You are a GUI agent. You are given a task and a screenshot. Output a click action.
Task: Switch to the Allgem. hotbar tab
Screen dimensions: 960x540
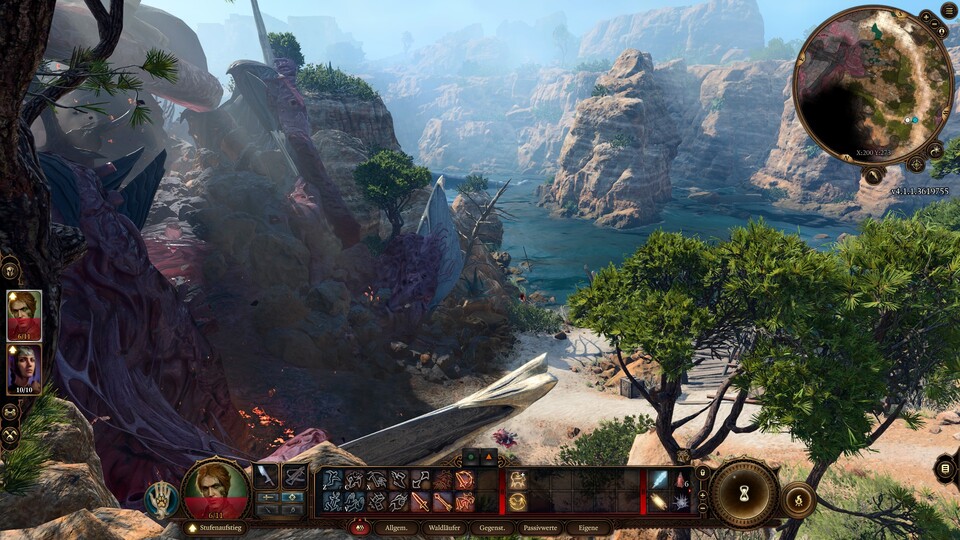point(397,527)
